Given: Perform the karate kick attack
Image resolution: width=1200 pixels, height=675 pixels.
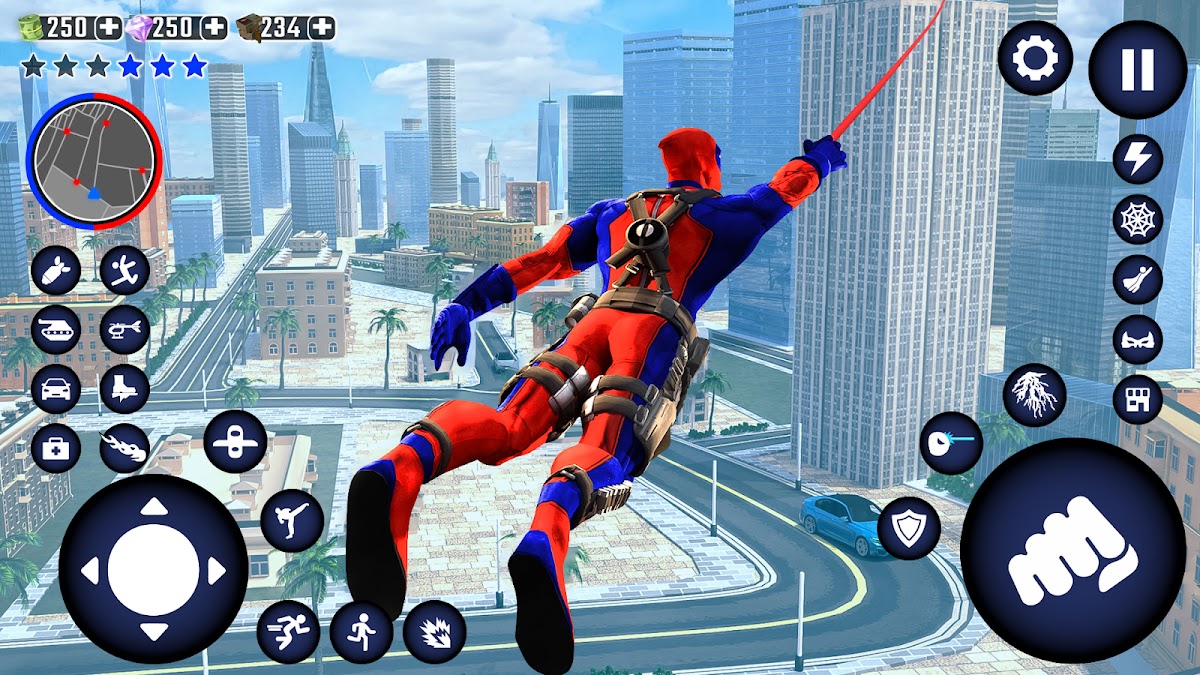Looking at the screenshot, I should pyautogui.click(x=292, y=520).
